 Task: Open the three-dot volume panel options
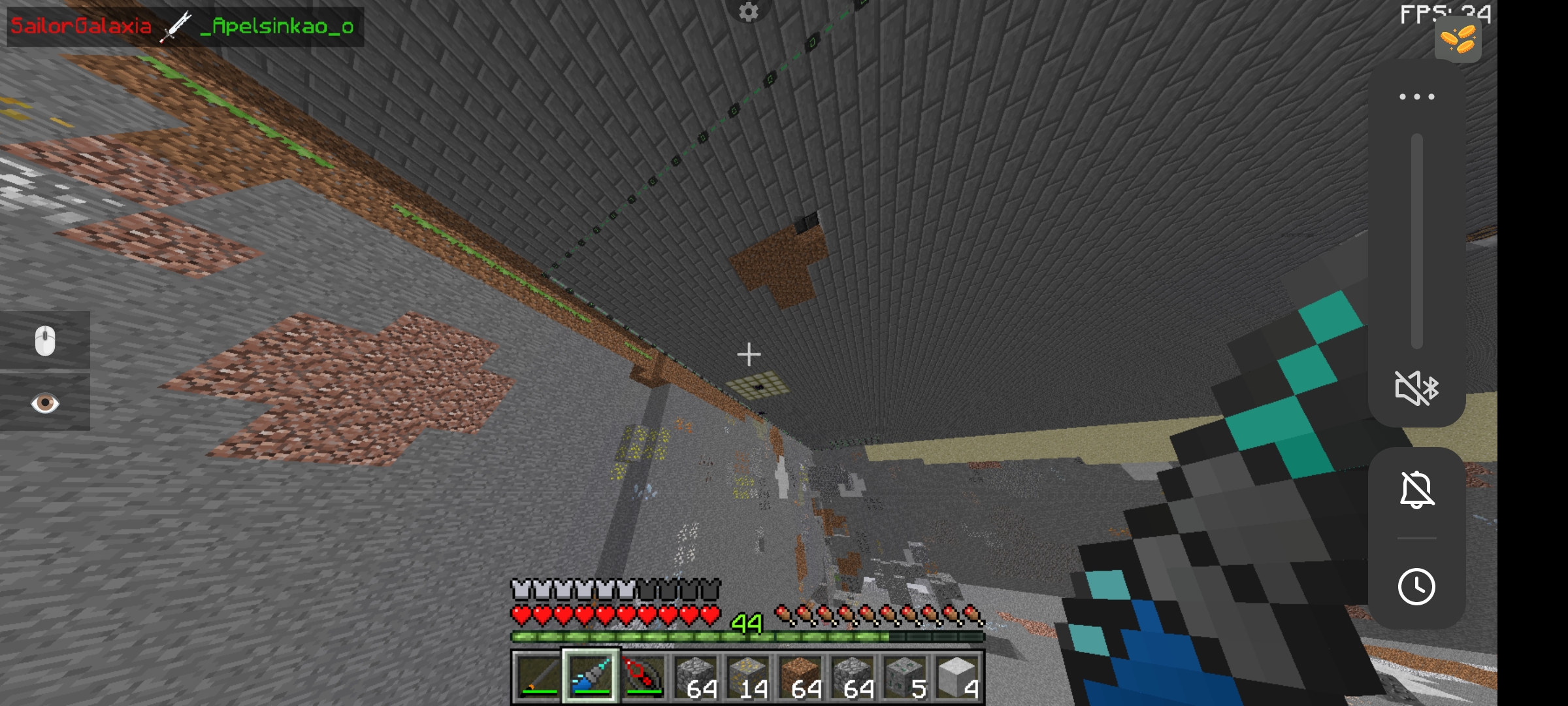tap(1416, 97)
